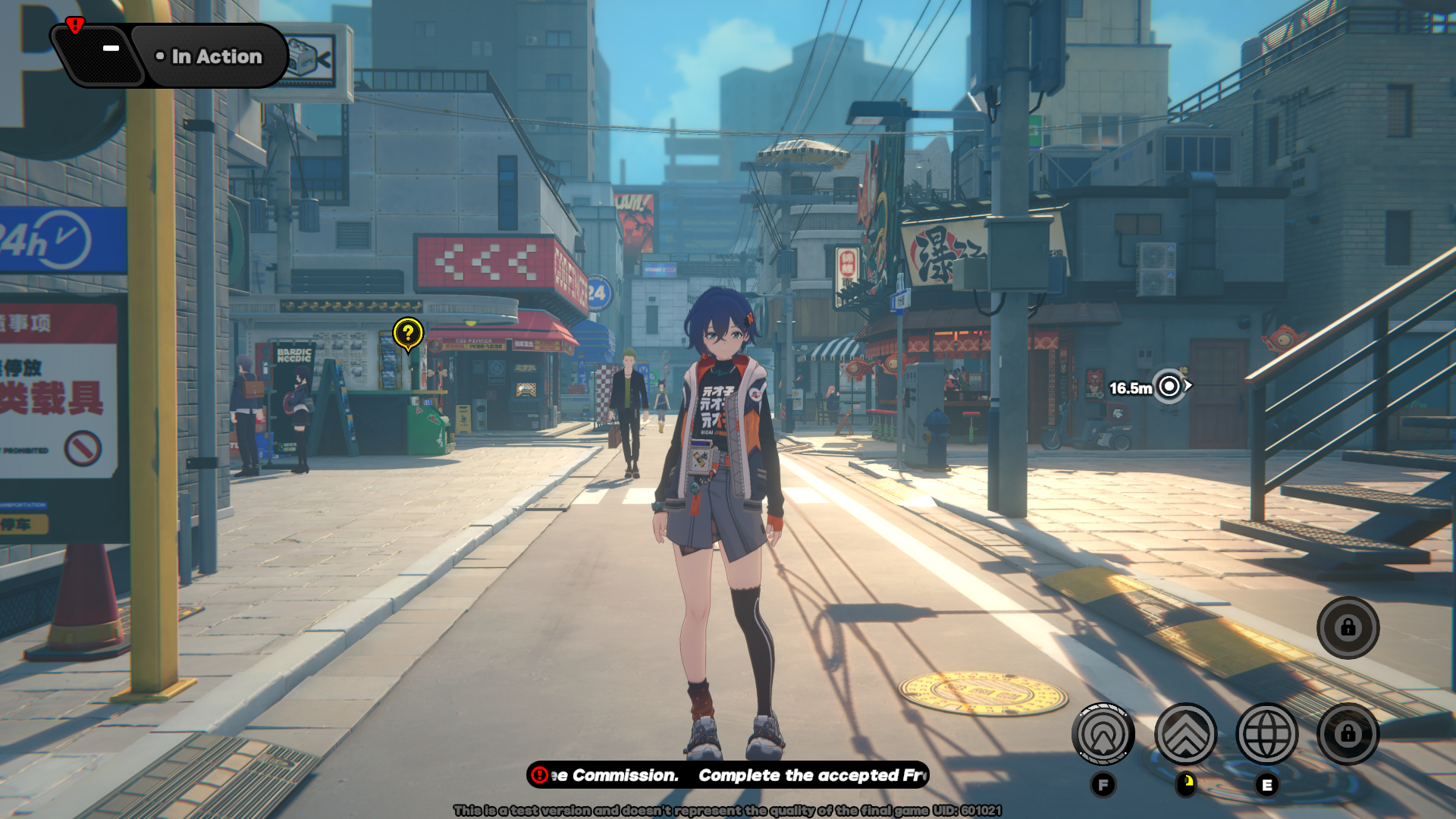Viewport: 1456px width, 819px height.
Task: Select the yellow question mark quest marker
Action: 408,334
